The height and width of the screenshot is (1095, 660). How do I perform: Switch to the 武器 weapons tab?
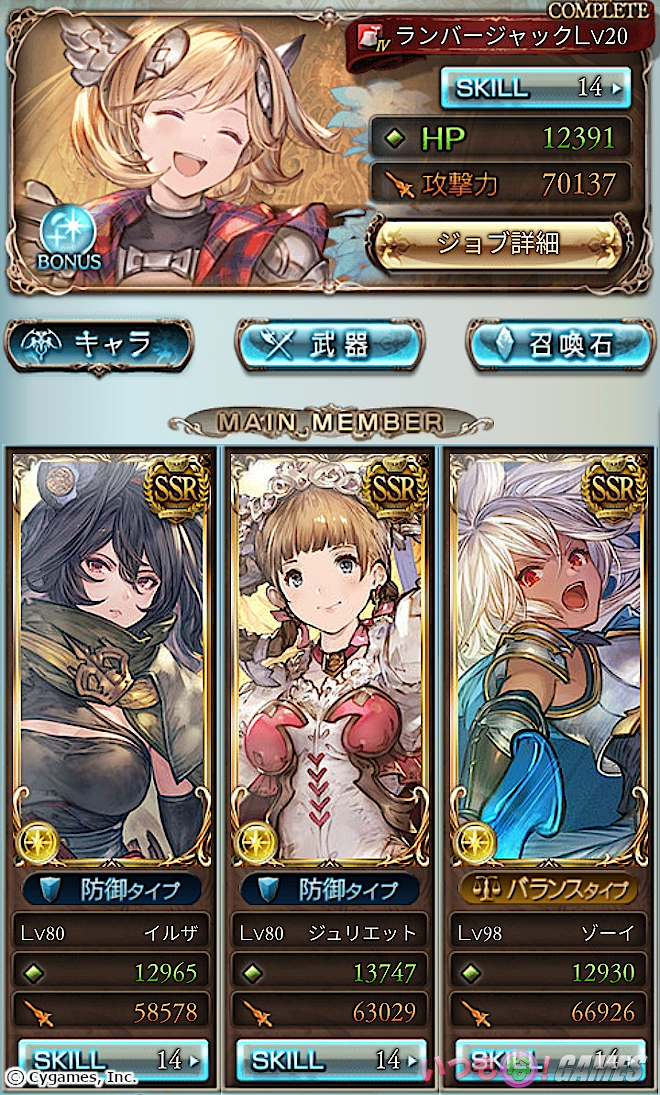coord(329,345)
